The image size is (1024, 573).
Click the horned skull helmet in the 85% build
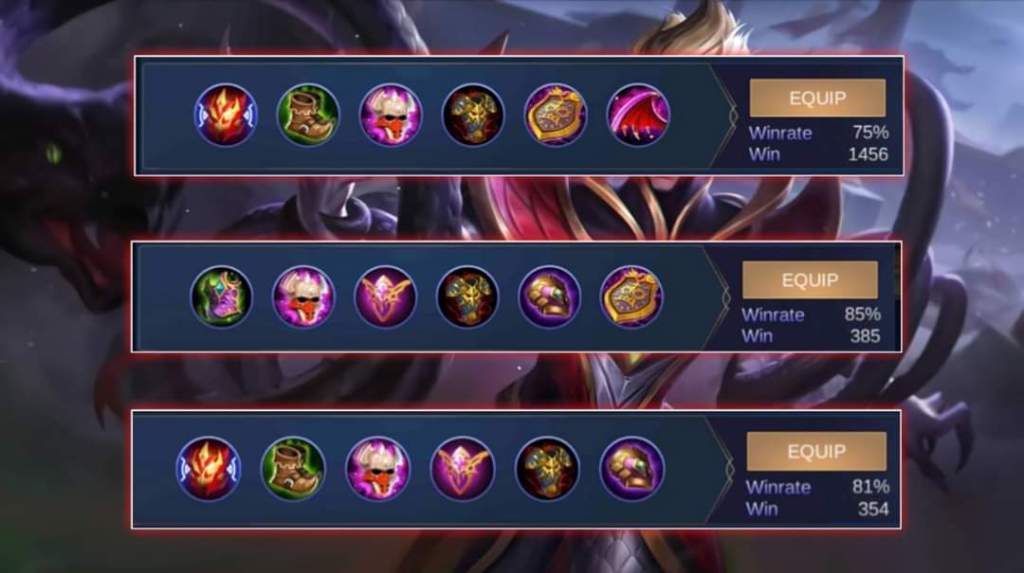(304, 296)
